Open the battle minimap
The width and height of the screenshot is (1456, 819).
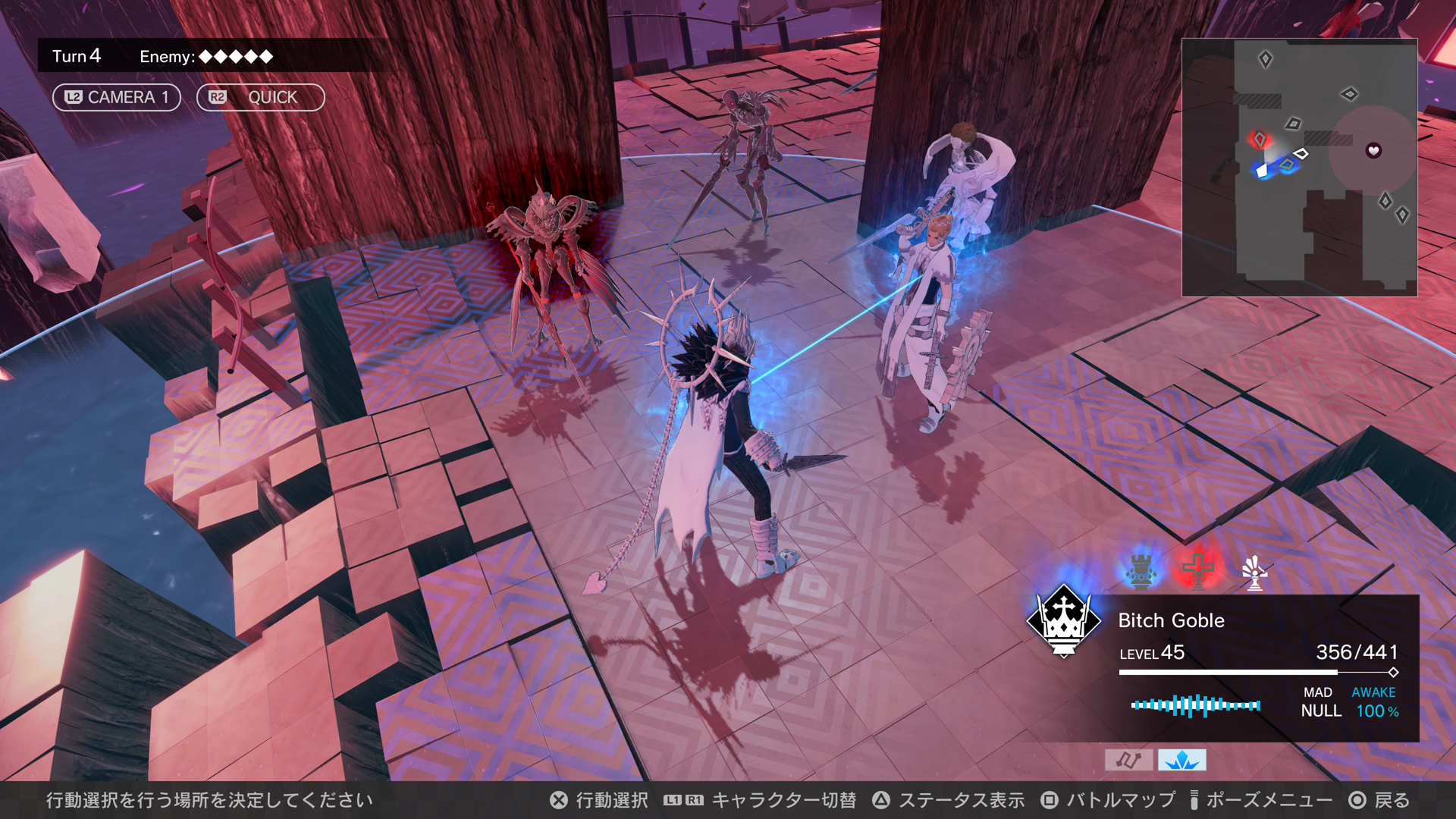(x=1299, y=168)
